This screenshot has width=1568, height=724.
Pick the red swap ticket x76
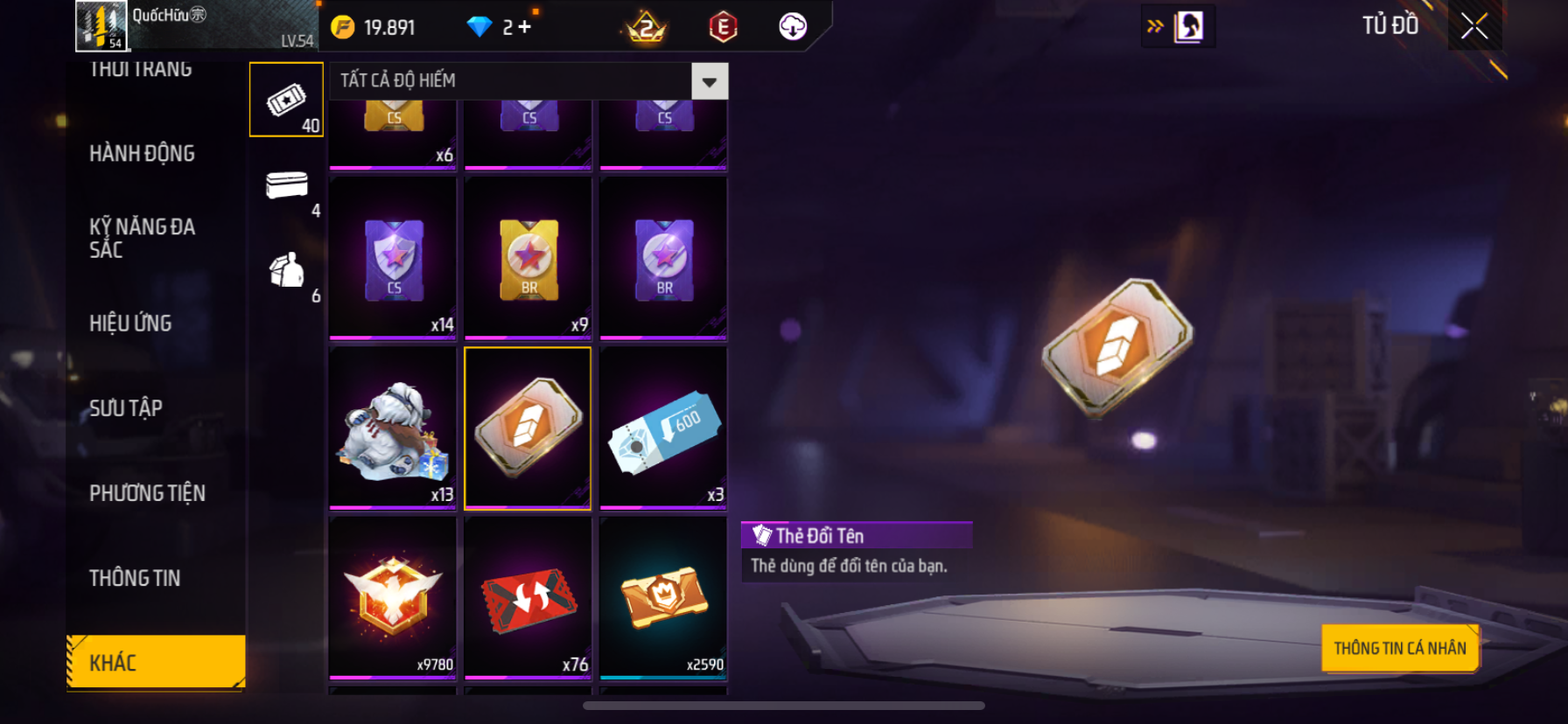click(x=528, y=598)
